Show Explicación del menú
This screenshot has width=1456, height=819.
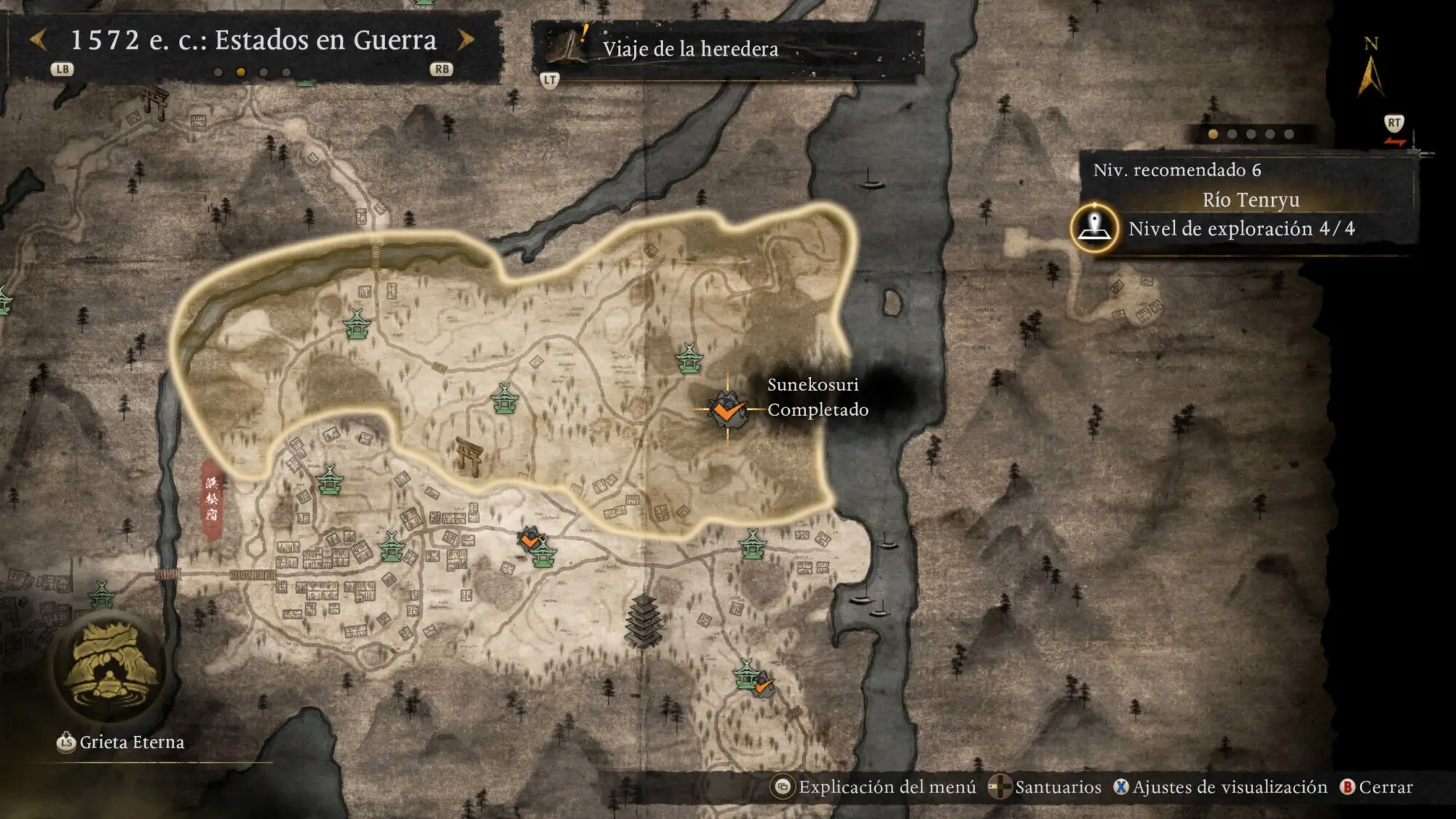(877, 787)
